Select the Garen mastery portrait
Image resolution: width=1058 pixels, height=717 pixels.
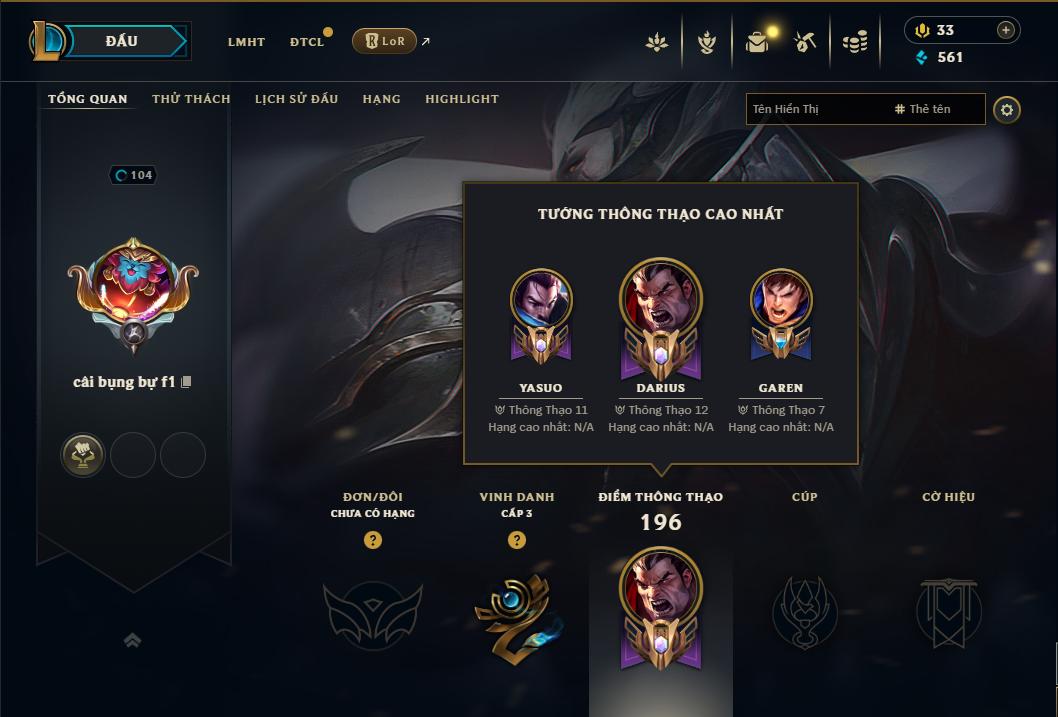pyautogui.click(x=781, y=300)
